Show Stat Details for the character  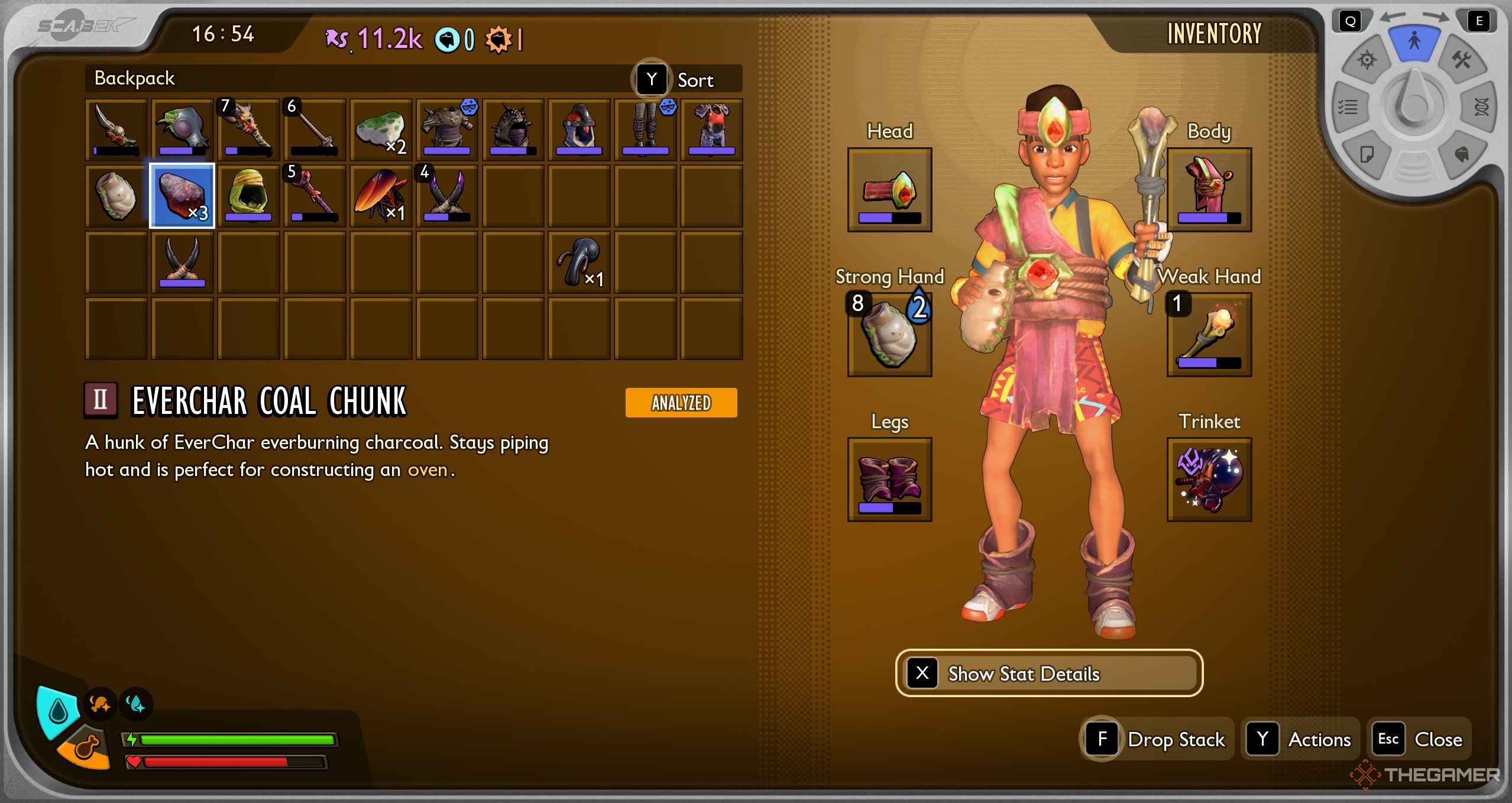(x=1049, y=674)
